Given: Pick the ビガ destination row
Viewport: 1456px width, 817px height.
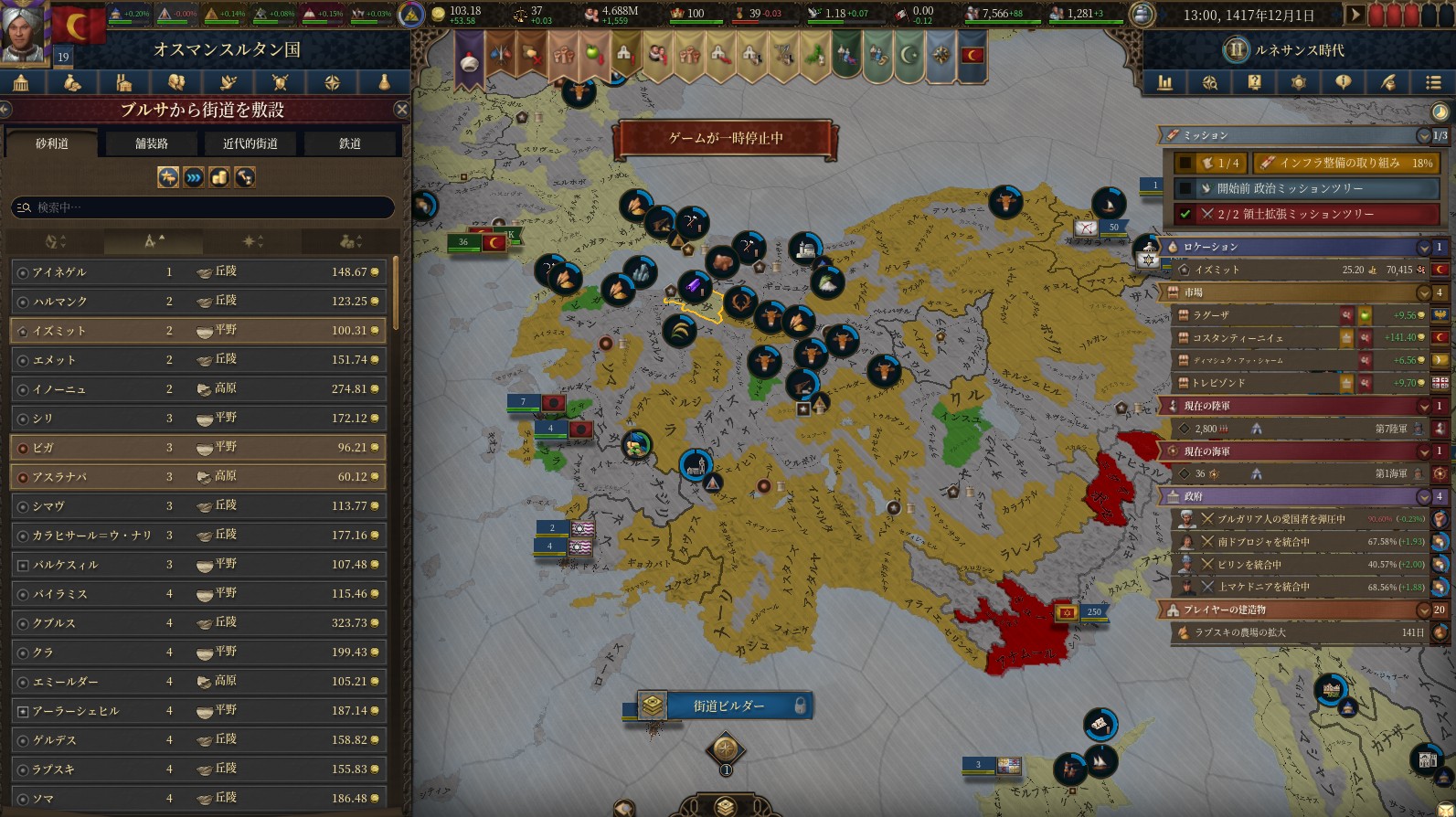Looking at the screenshot, I should click(197, 448).
